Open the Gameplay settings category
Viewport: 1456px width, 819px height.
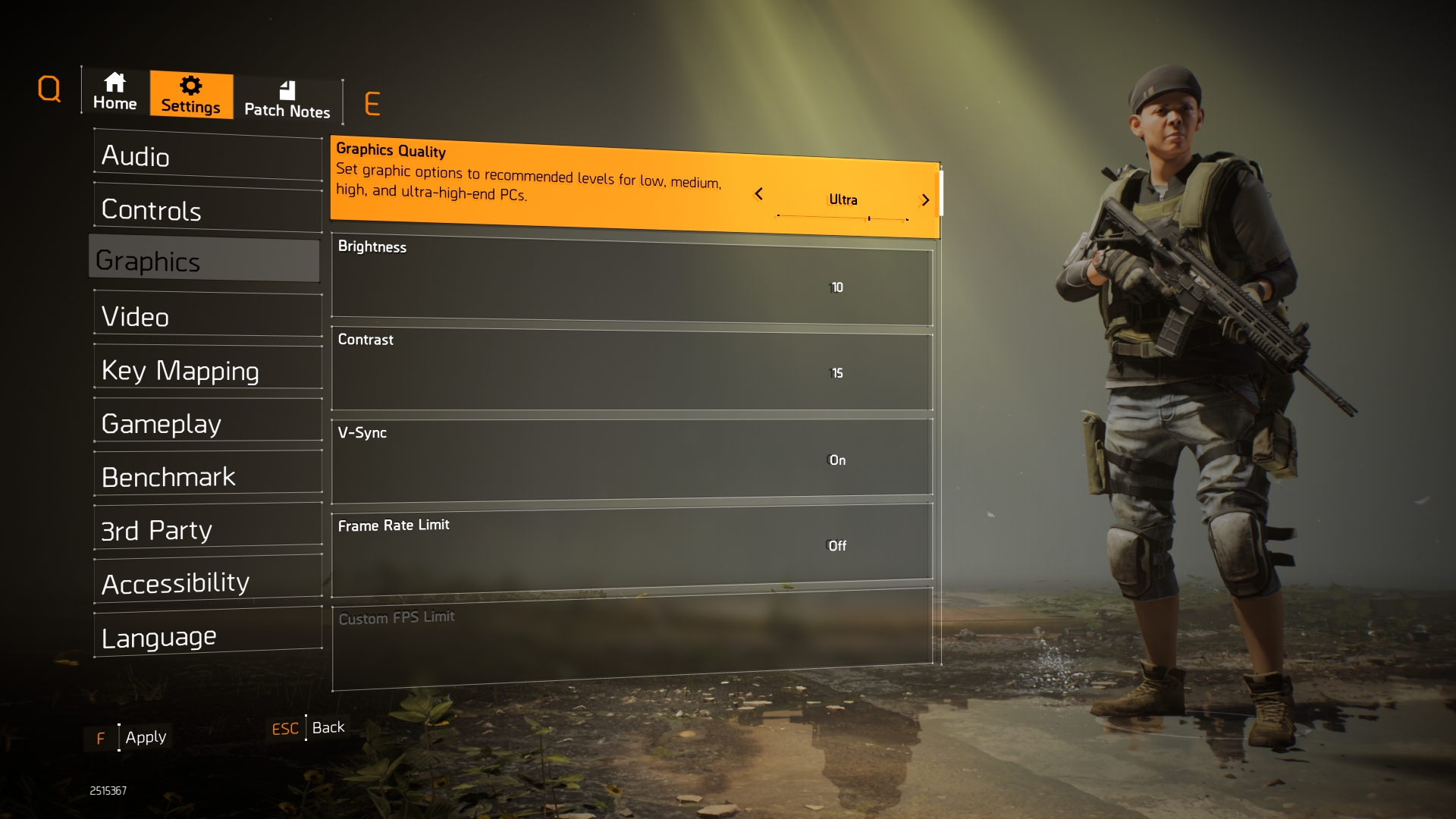(207, 423)
